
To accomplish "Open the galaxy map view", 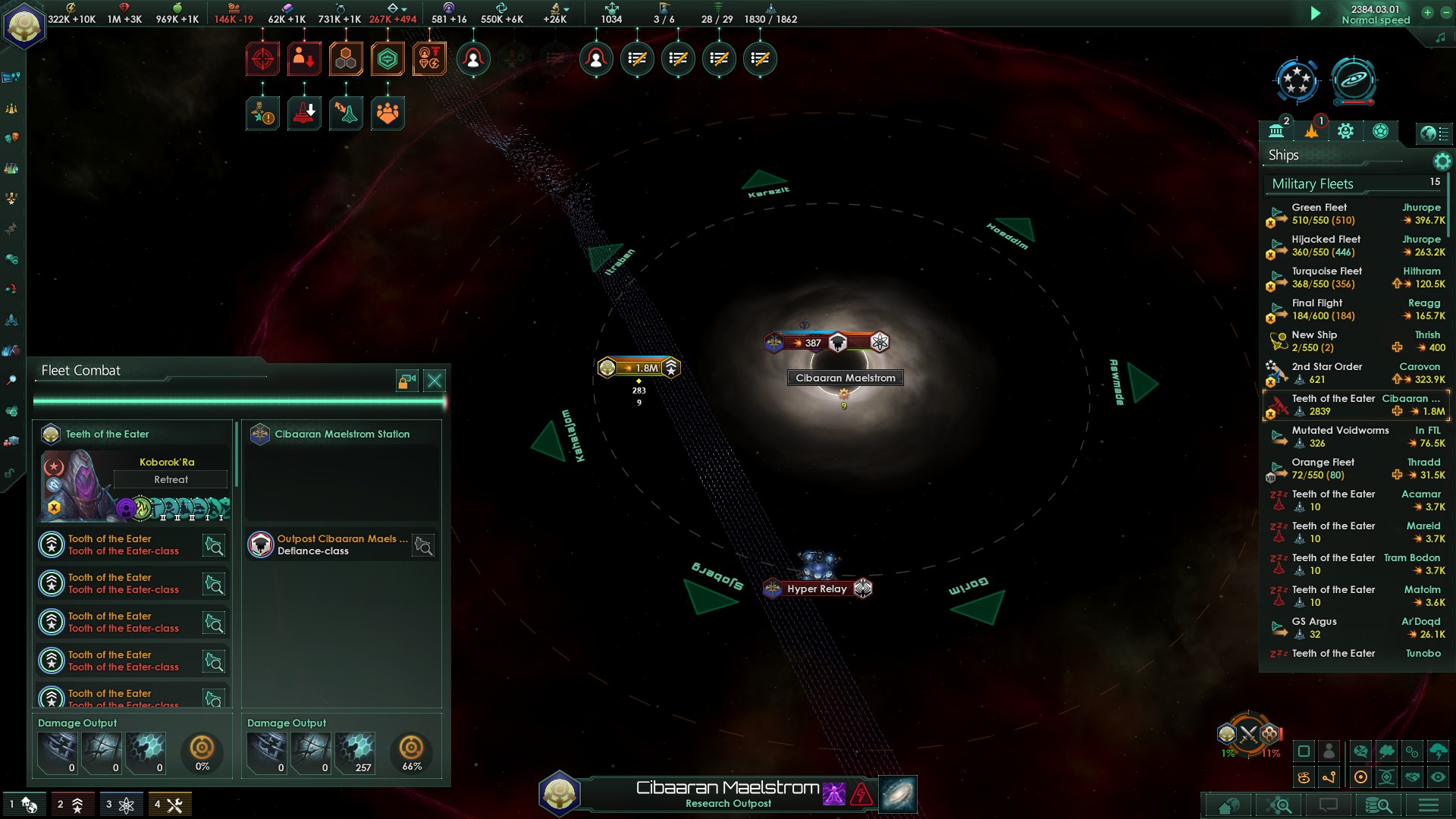I will tap(898, 794).
